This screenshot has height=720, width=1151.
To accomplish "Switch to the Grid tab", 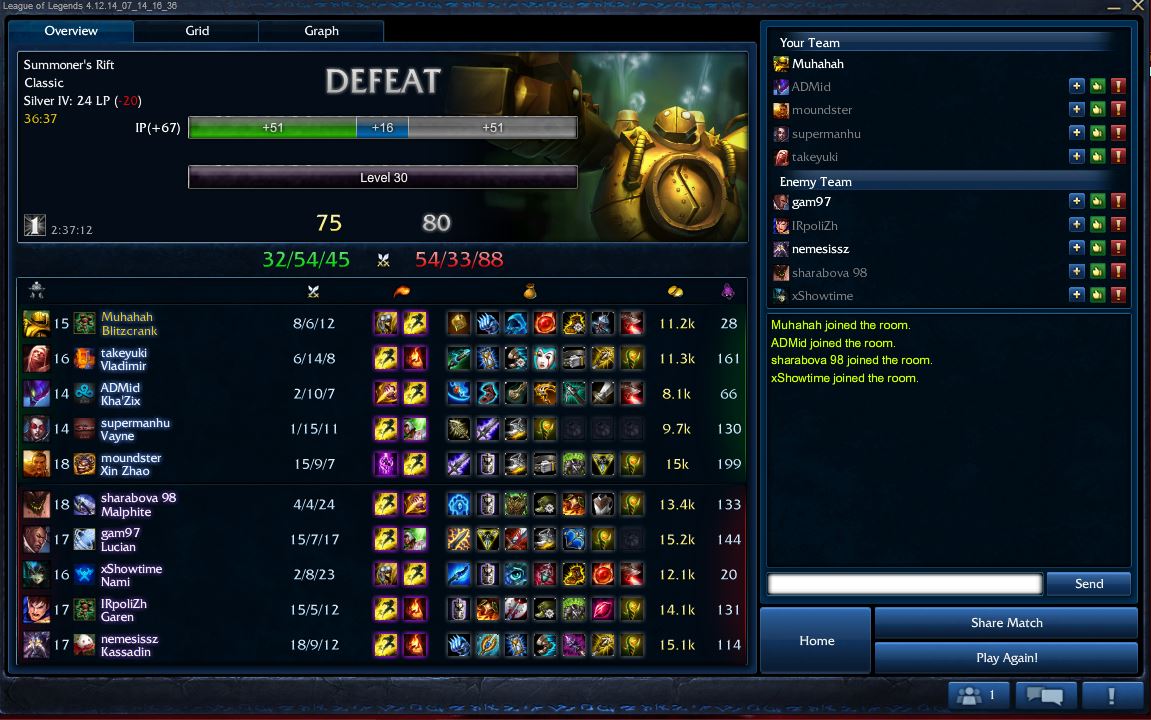I will click(x=197, y=31).
